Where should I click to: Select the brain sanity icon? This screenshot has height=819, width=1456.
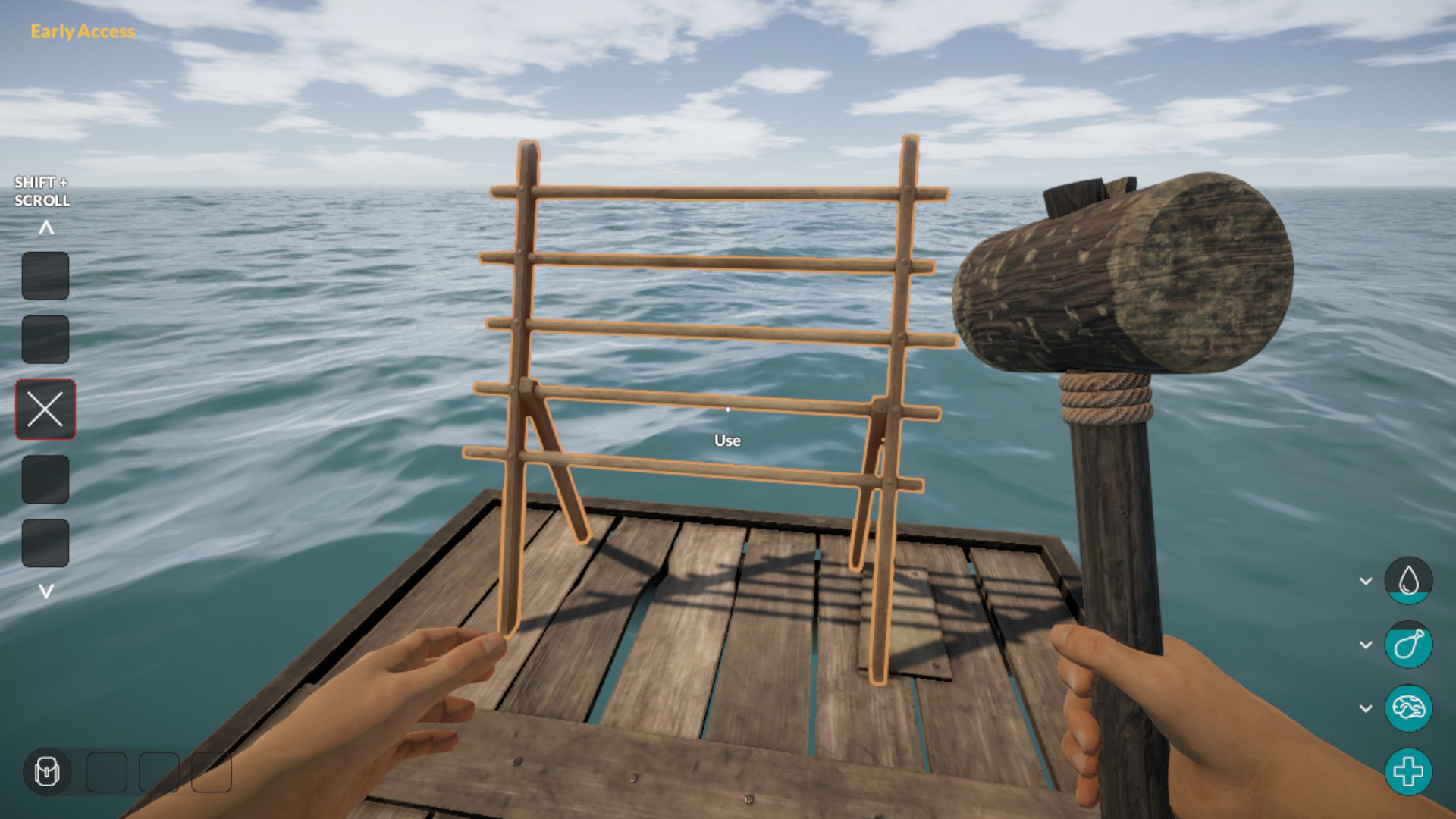[x=1408, y=708]
